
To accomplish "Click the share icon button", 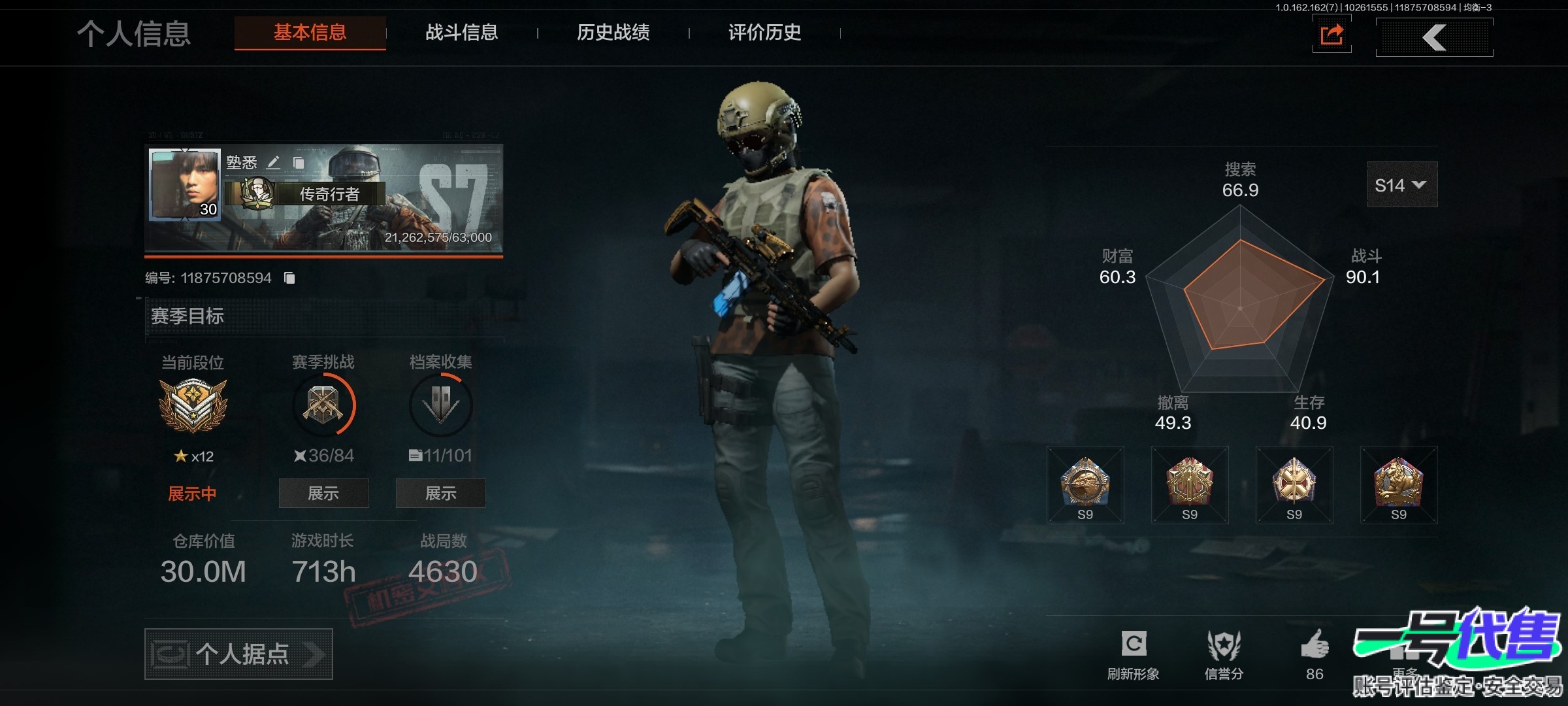I will point(1331,35).
